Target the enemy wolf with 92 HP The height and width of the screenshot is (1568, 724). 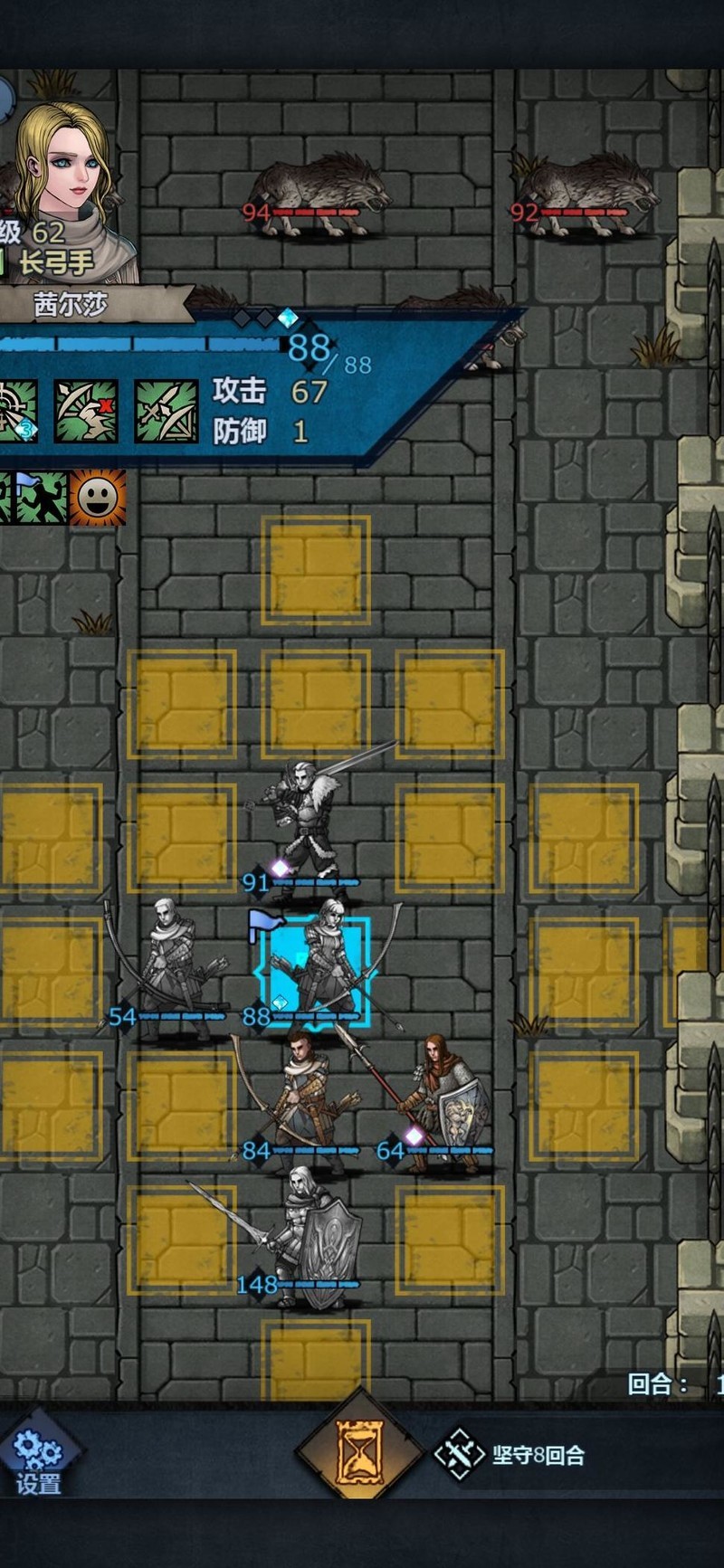(x=588, y=195)
